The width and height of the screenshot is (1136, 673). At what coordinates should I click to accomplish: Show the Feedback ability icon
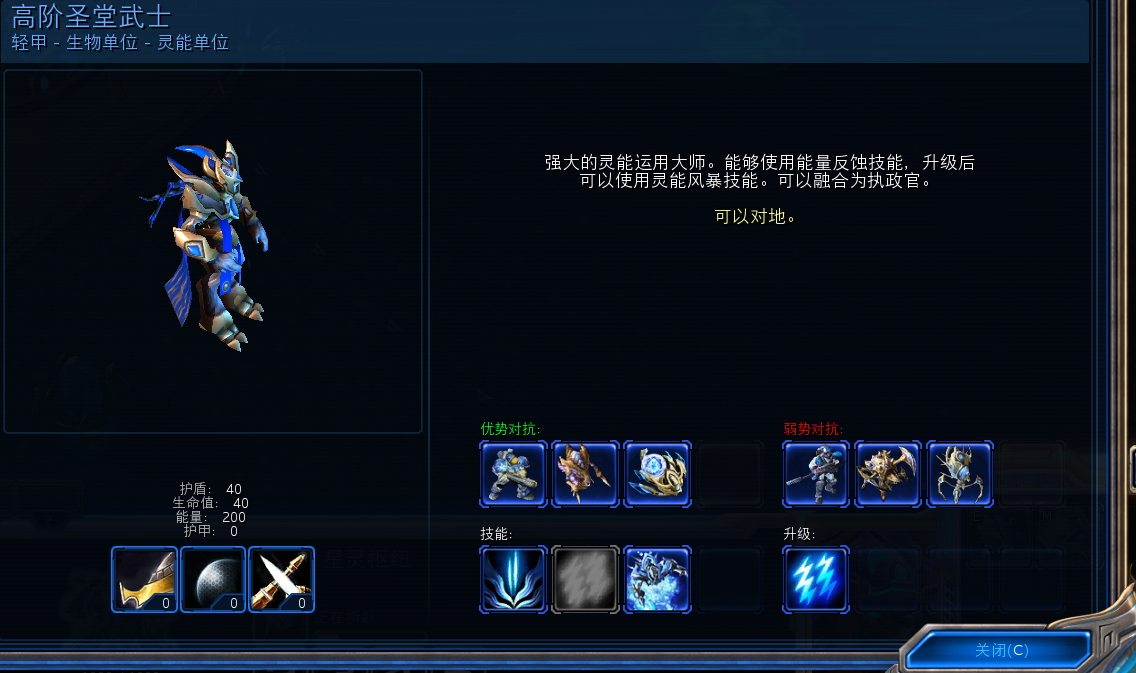513,579
